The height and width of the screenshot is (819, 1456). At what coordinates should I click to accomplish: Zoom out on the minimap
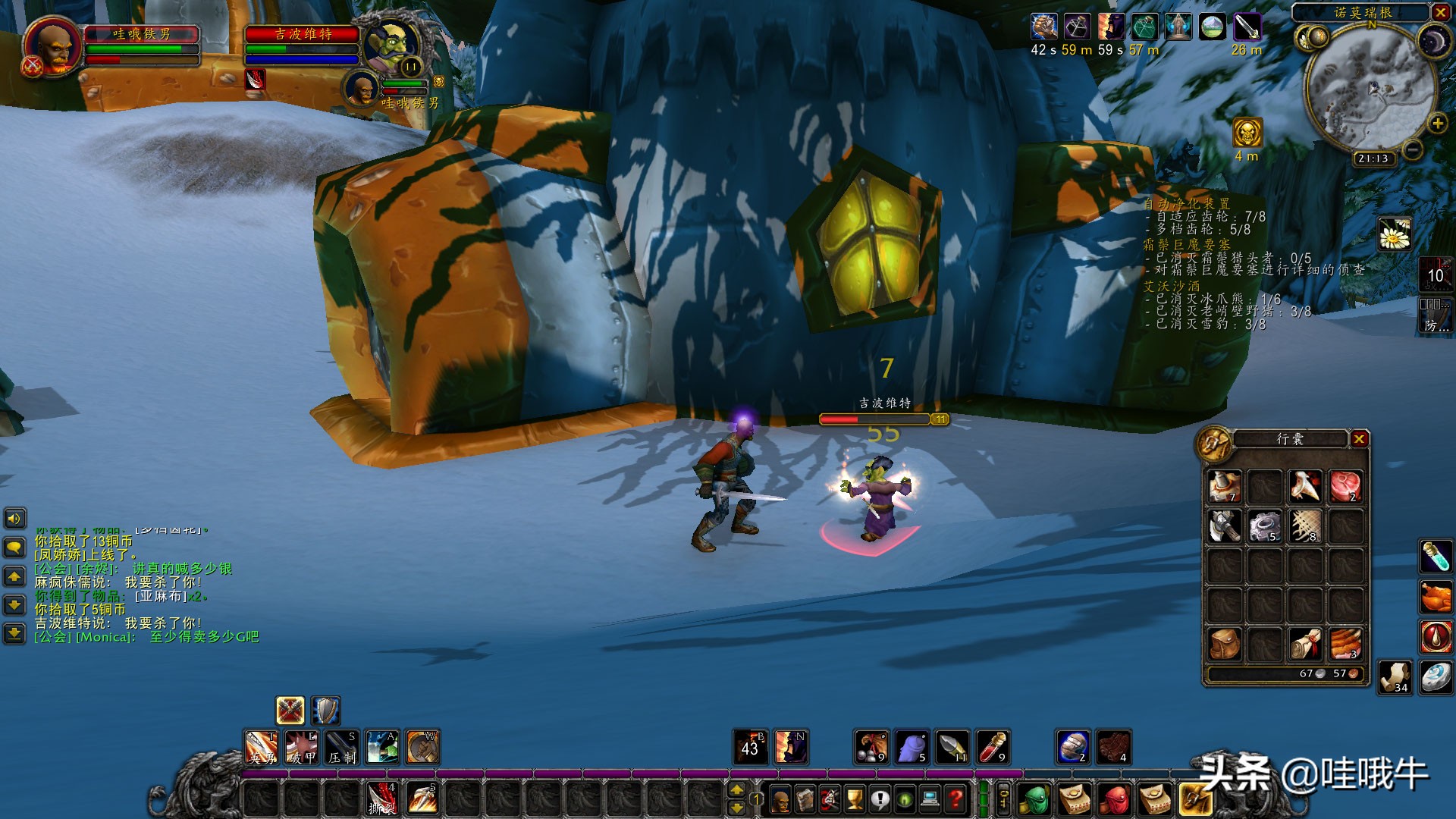(x=1412, y=150)
